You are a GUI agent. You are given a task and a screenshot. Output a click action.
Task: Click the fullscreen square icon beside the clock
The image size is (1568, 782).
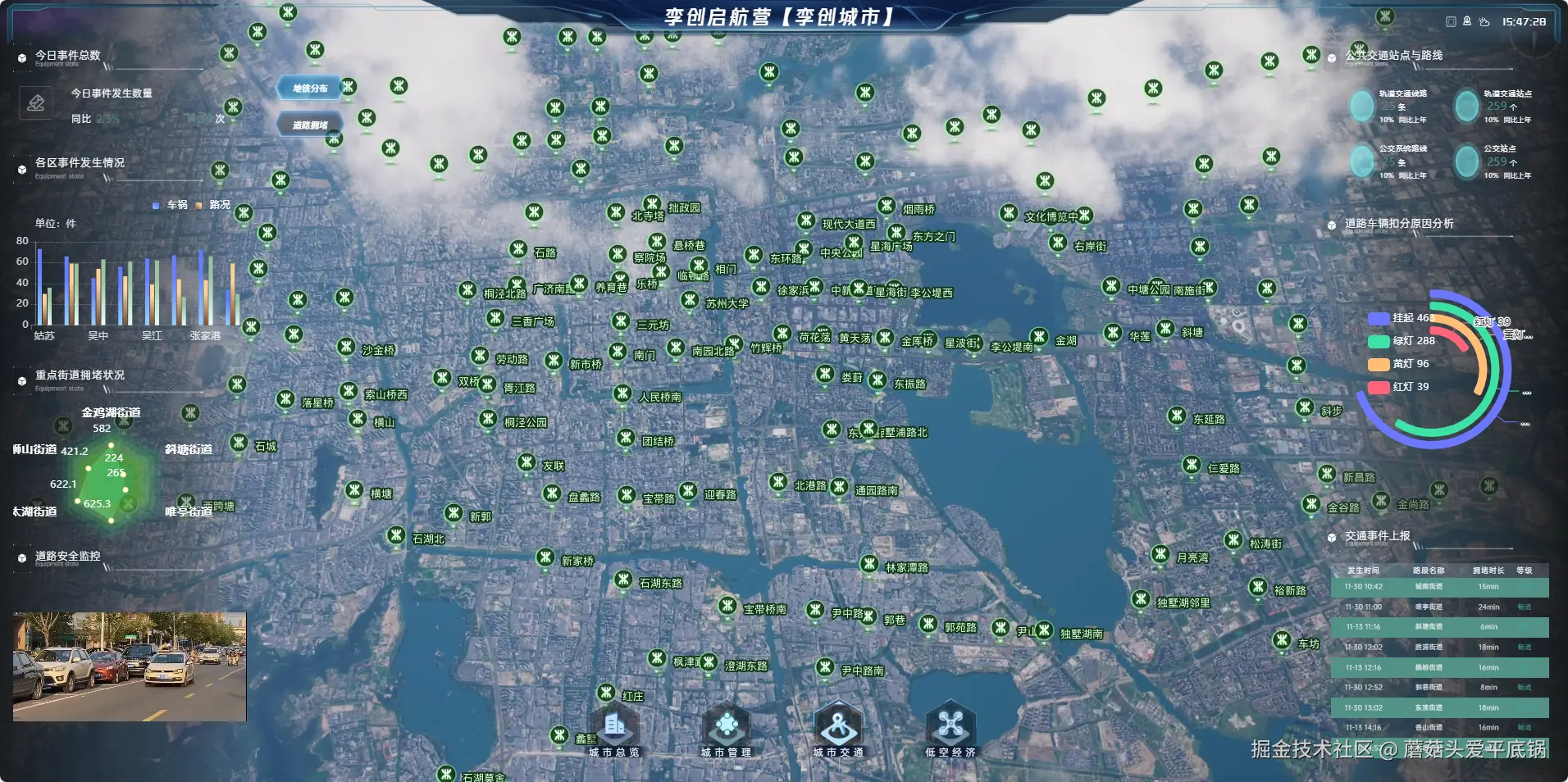[1451, 22]
